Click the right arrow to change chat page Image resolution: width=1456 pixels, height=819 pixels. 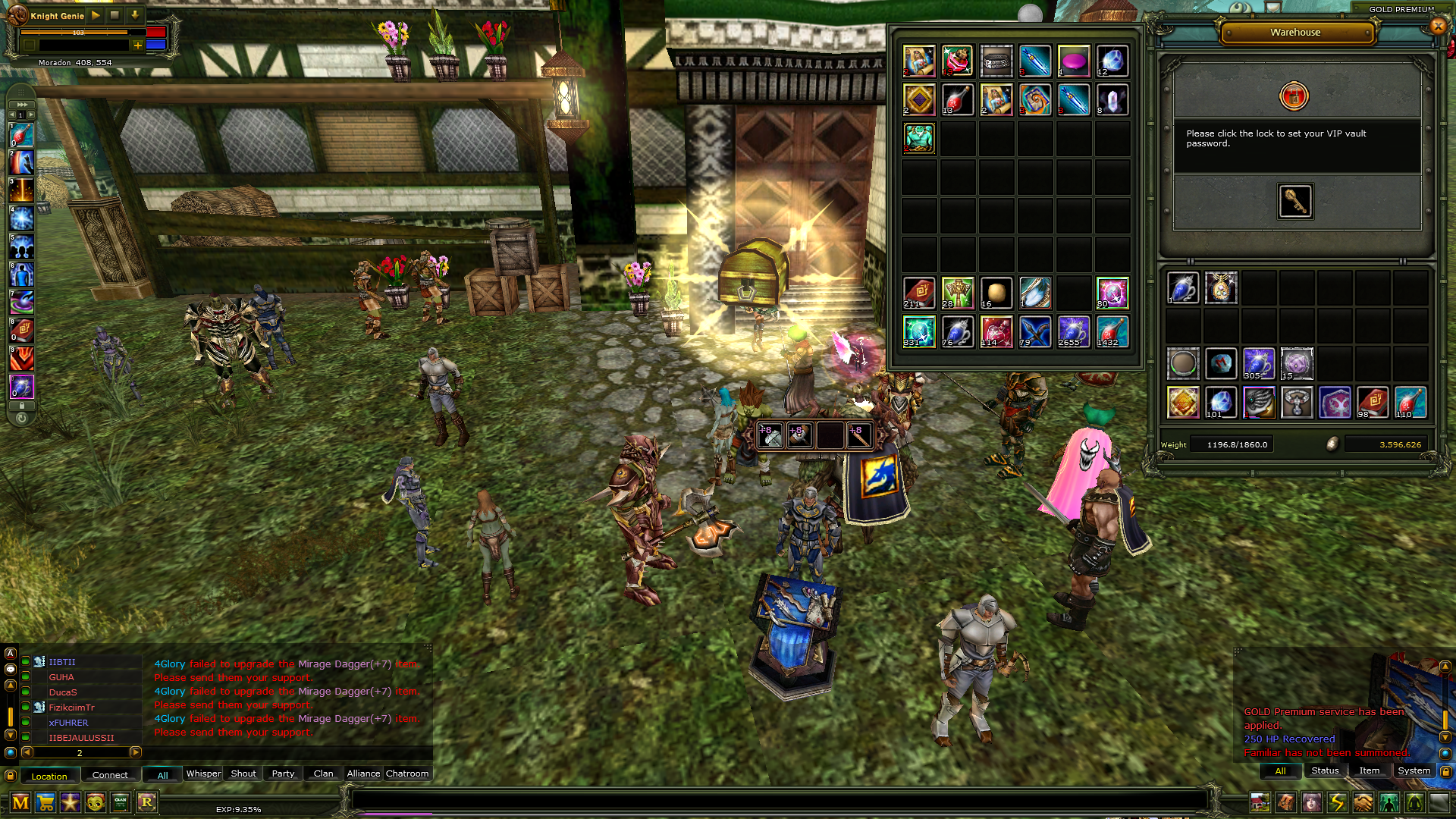click(x=136, y=753)
